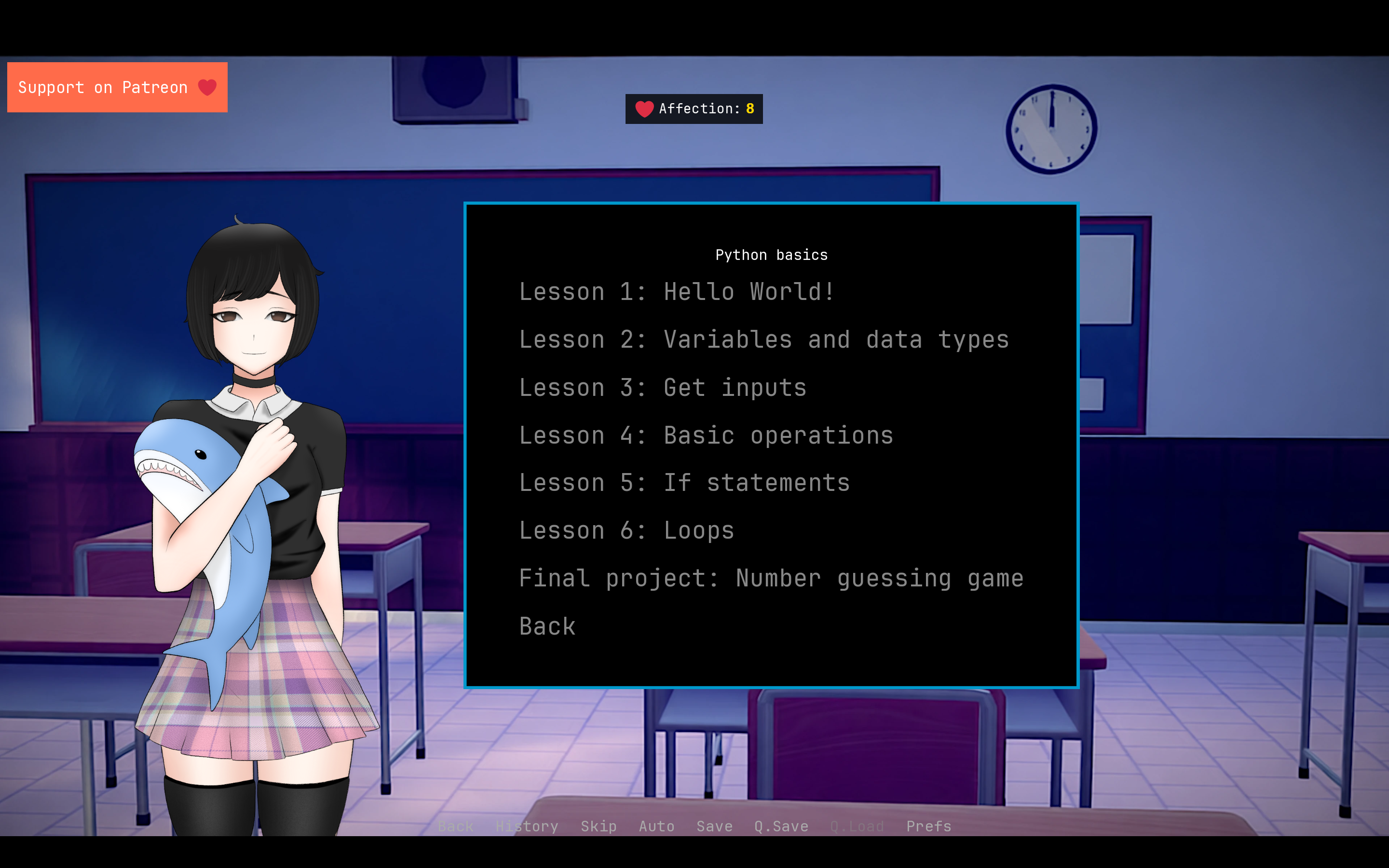Enable Skip mode
1389x868 pixels.
598,826
